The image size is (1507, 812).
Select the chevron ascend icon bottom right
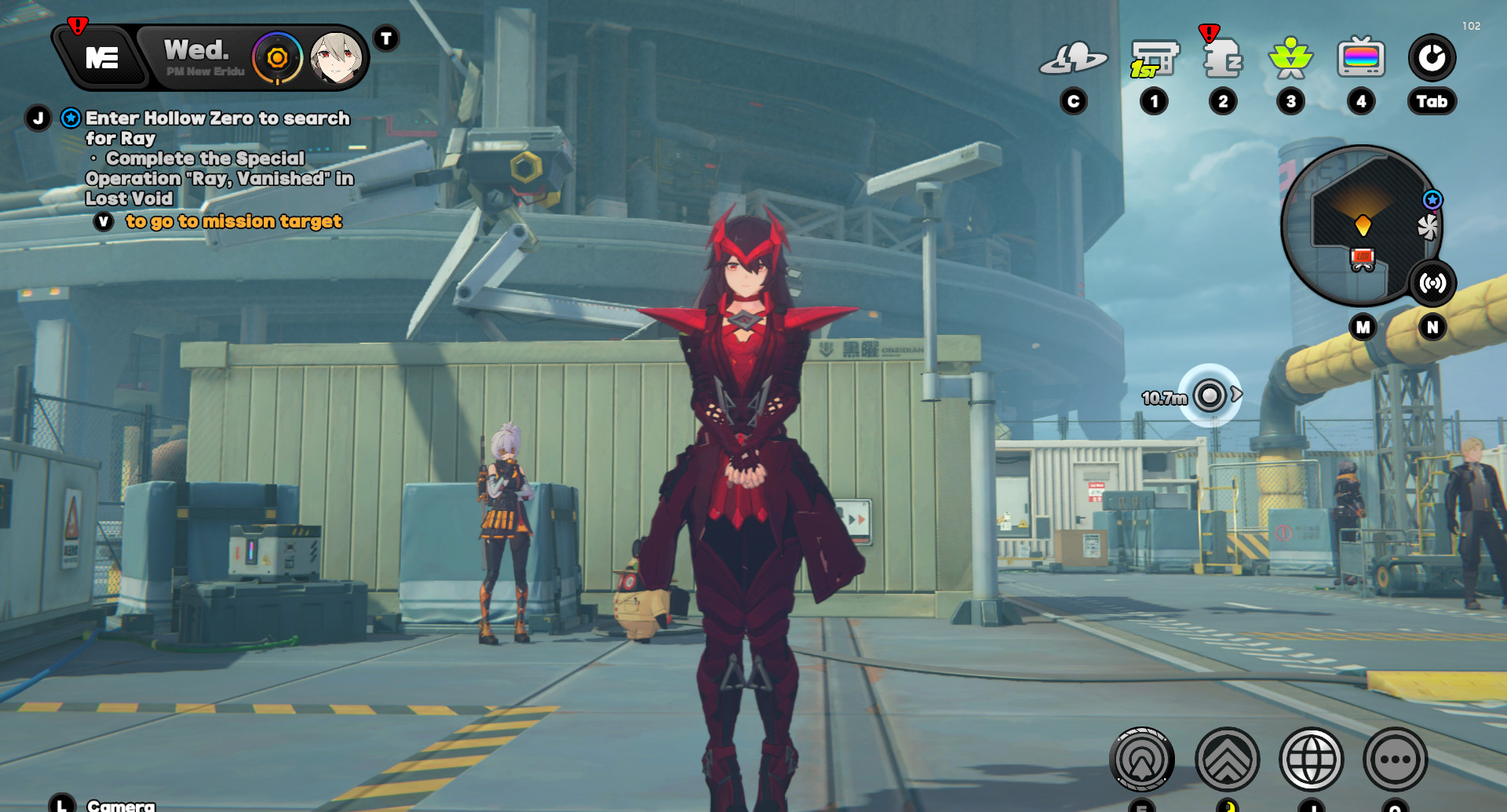1227,759
